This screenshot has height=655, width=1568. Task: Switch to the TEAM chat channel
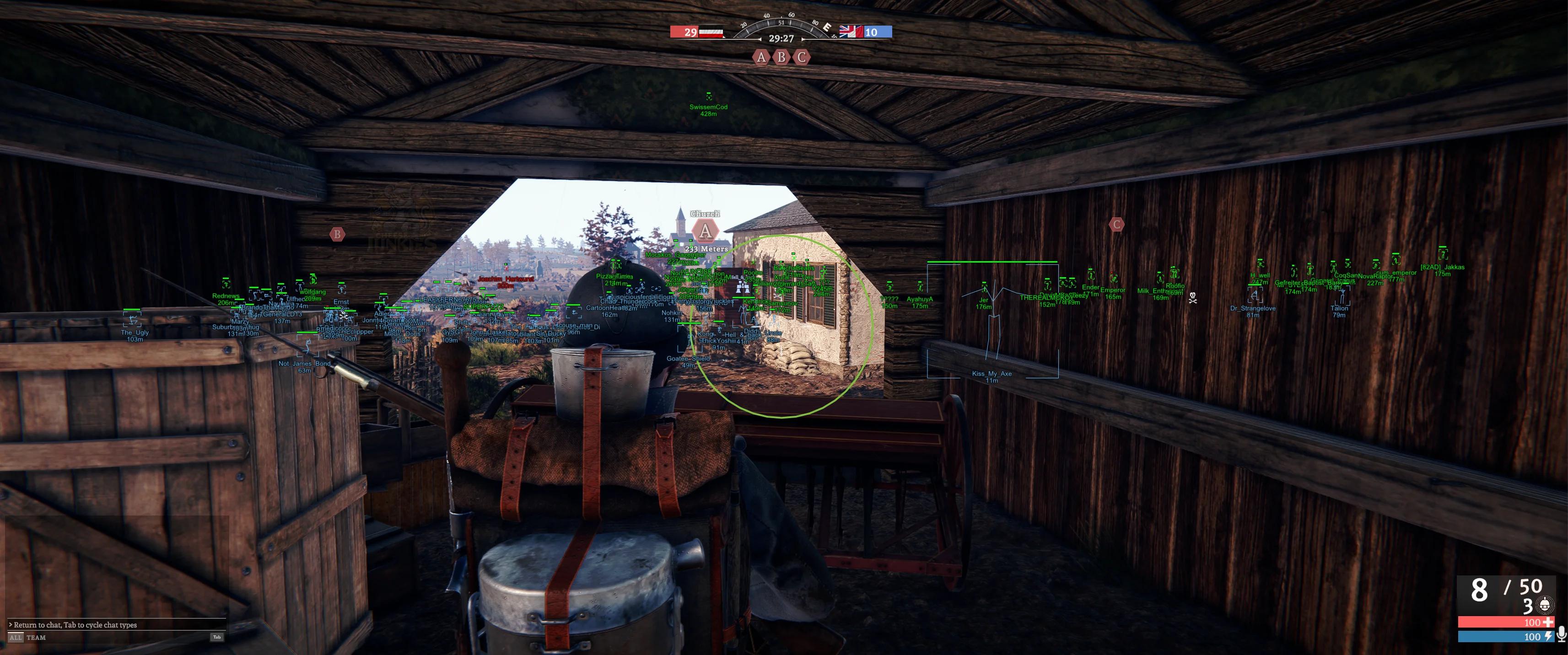[x=36, y=637]
